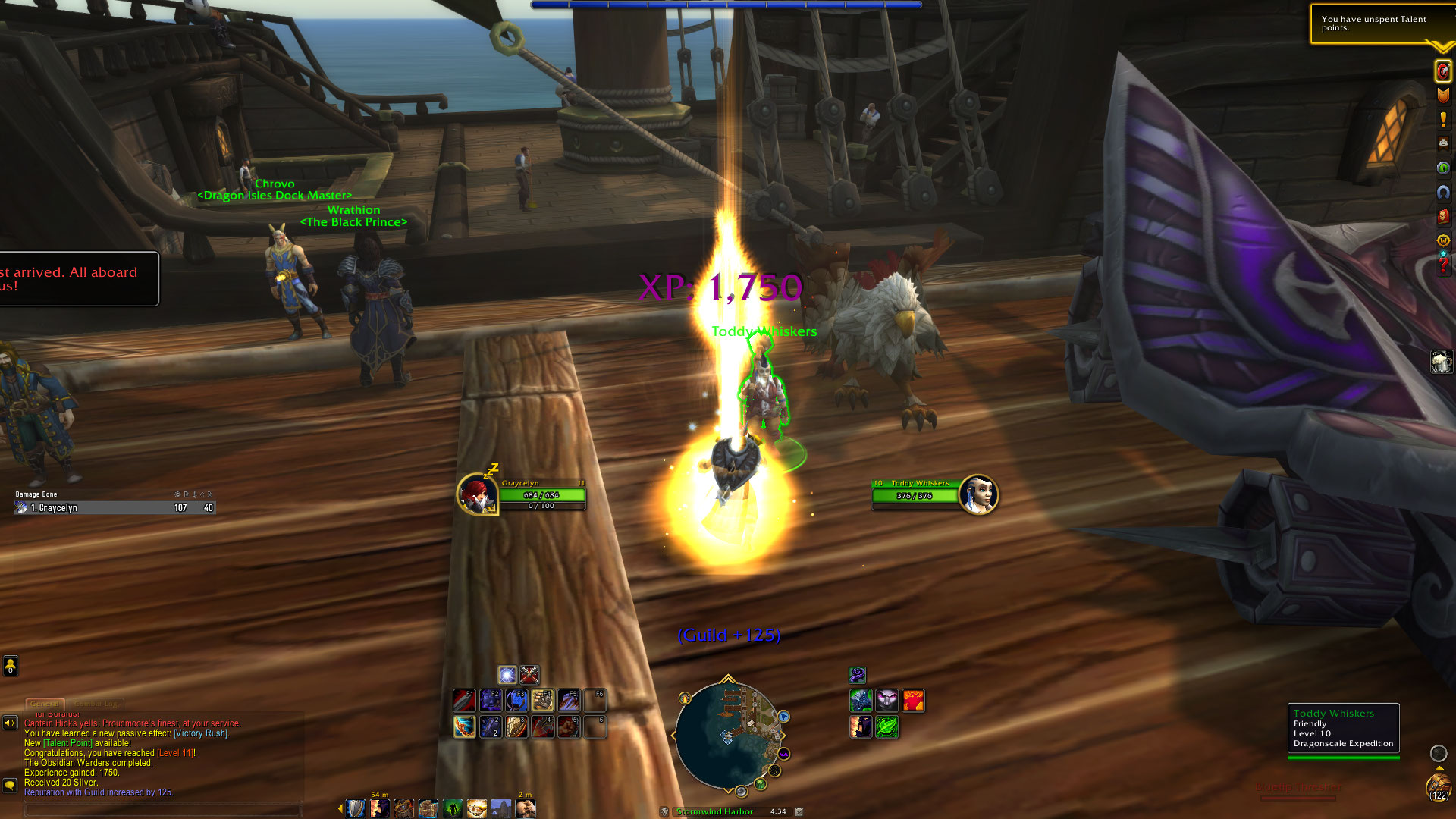Open the highlighted talents micro menu button

point(1442,71)
